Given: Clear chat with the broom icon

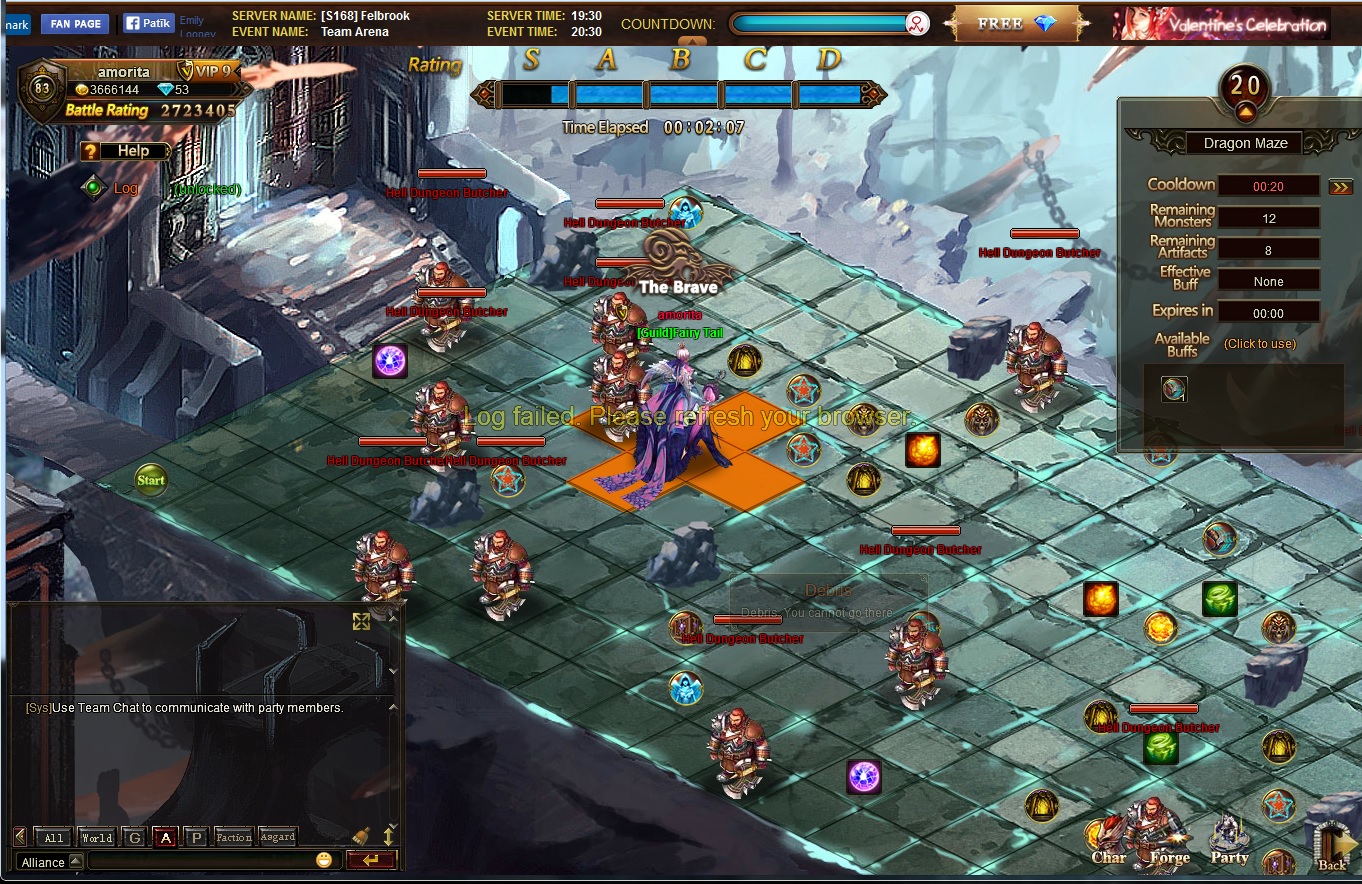Looking at the screenshot, I should click(362, 836).
